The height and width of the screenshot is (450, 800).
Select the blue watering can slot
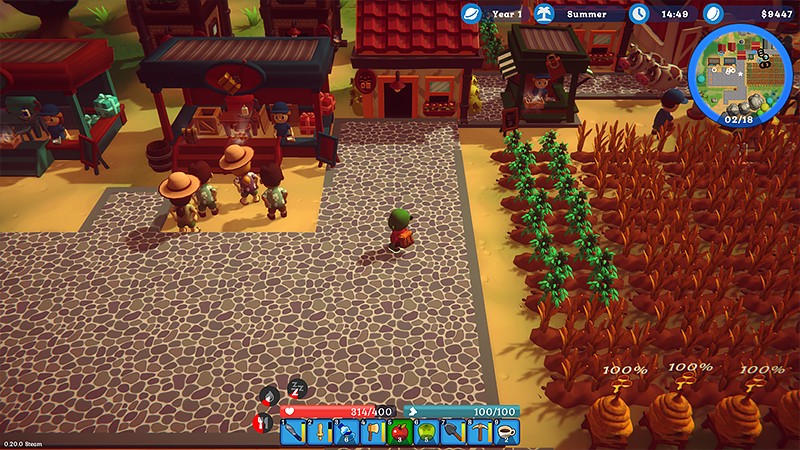coord(345,432)
